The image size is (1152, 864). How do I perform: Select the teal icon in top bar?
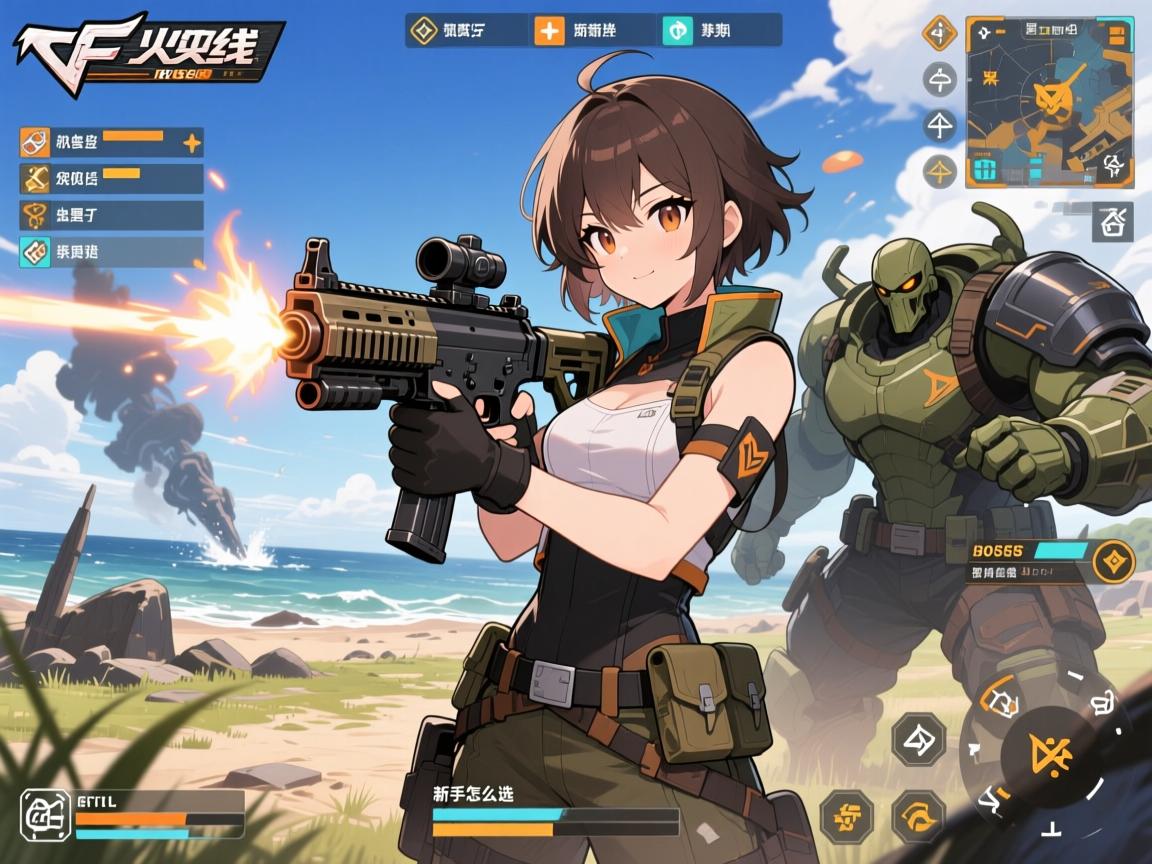pyautogui.click(x=677, y=30)
